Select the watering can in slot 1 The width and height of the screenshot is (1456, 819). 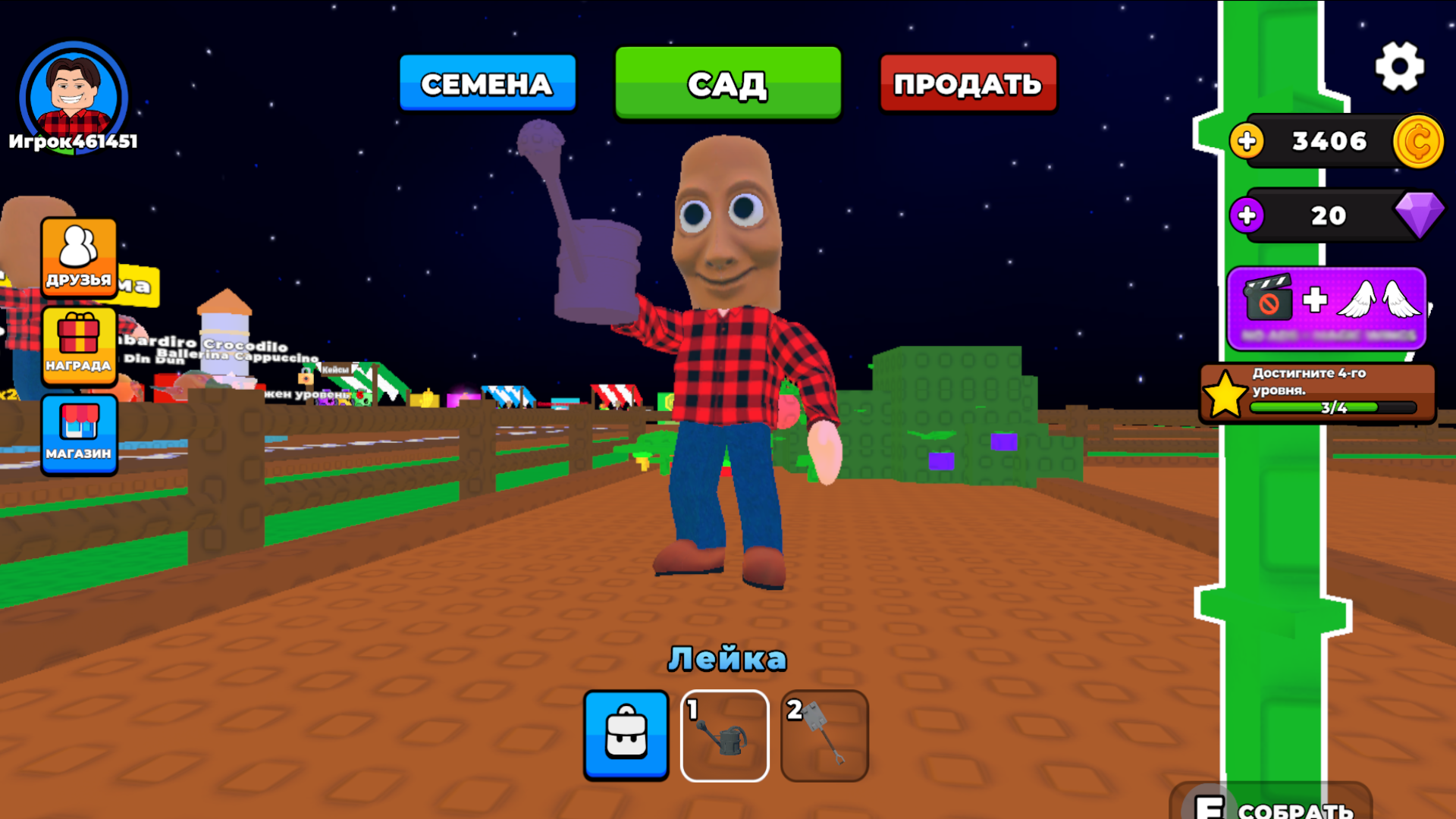click(x=725, y=734)
